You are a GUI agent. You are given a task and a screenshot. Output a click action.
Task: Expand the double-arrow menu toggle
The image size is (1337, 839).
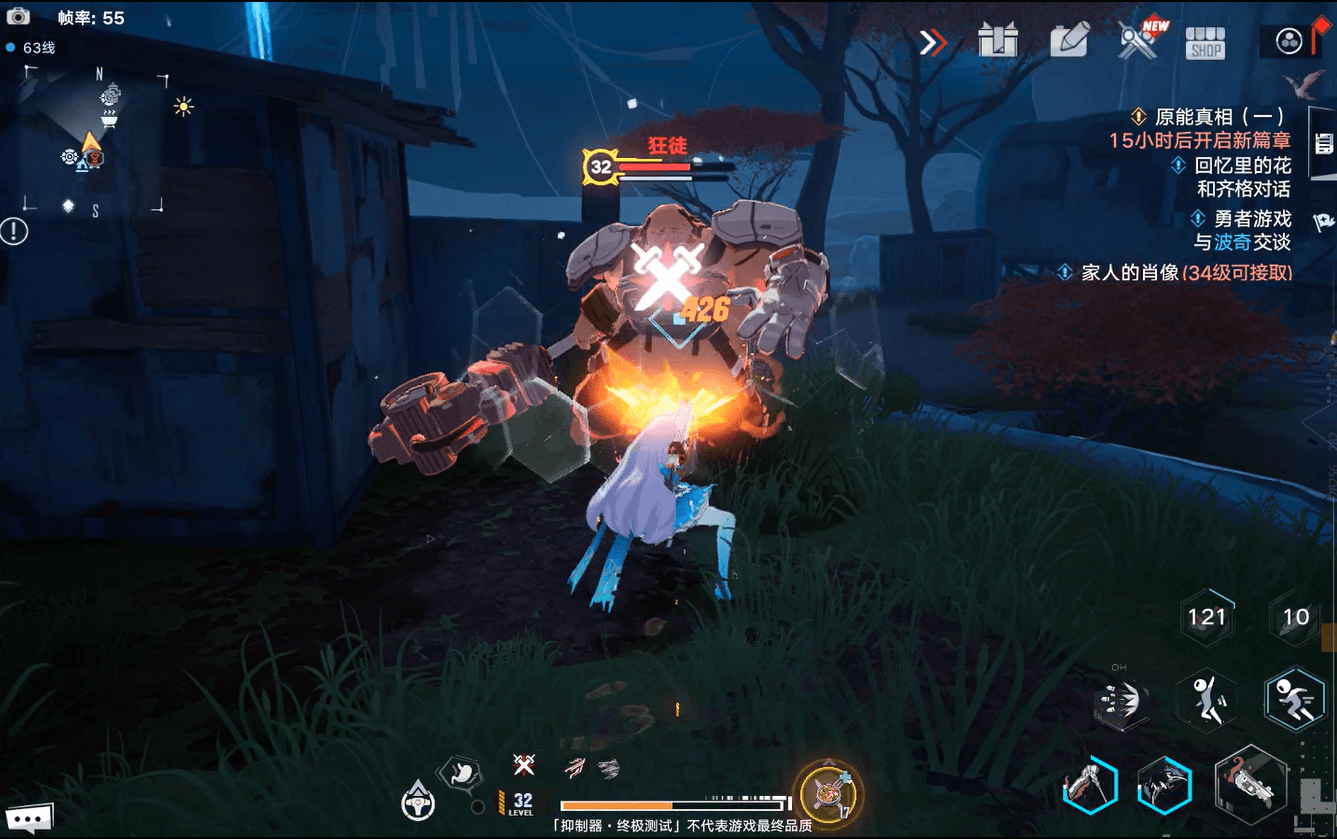tap(933, 43)
